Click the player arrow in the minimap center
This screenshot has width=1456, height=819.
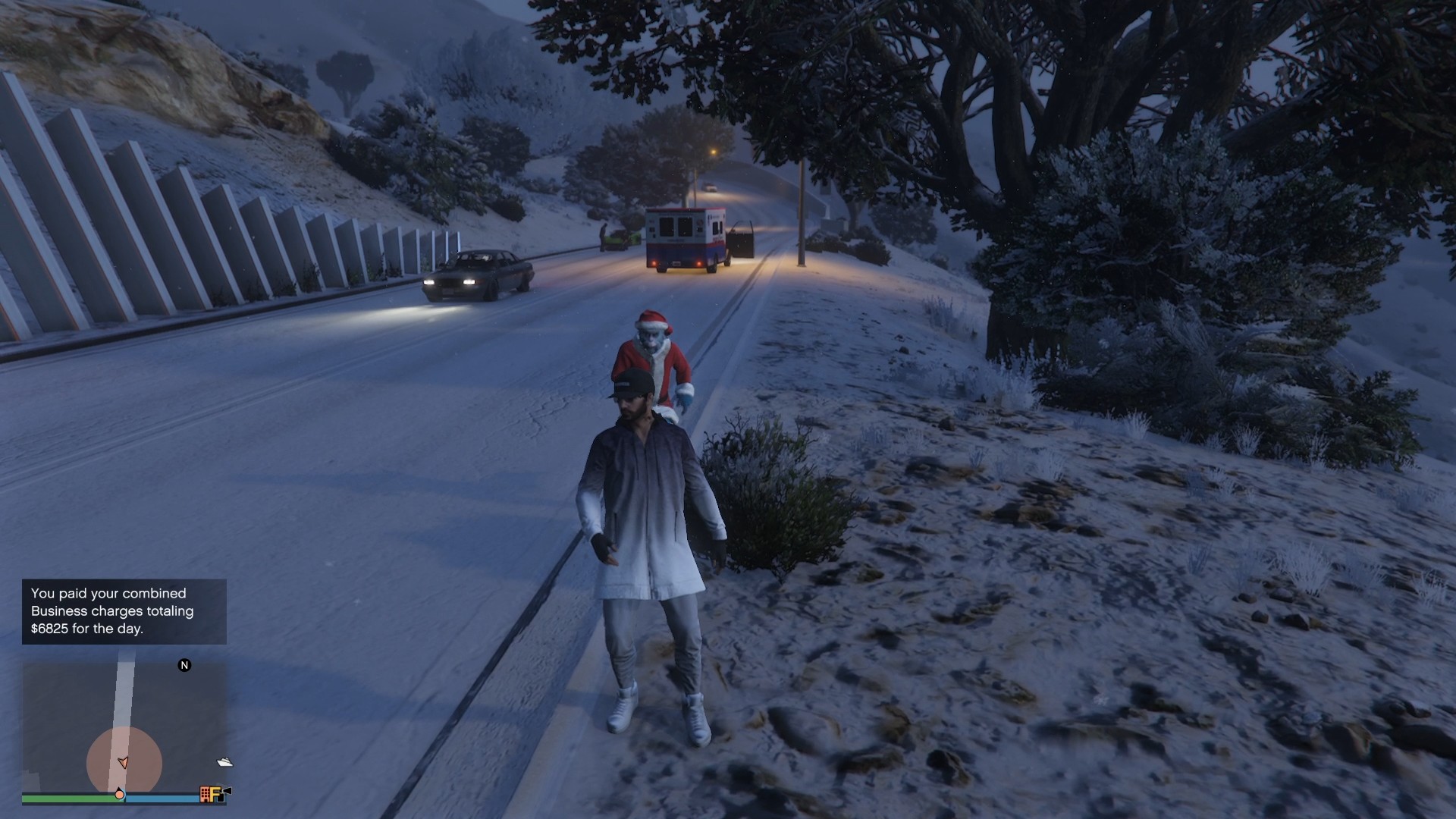coord(123,762)
